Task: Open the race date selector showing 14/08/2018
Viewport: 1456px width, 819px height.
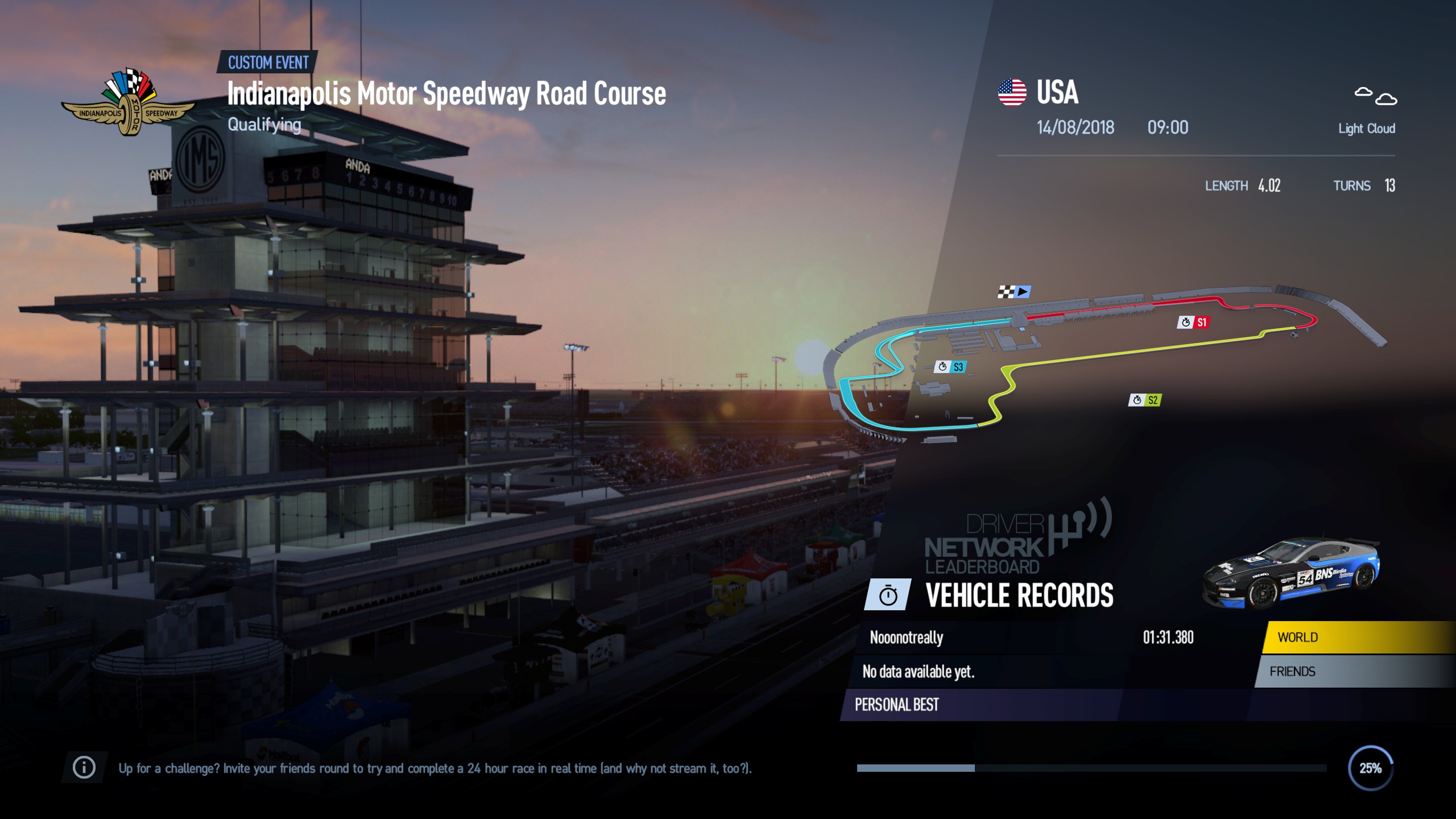Action: pos(1075,128)
